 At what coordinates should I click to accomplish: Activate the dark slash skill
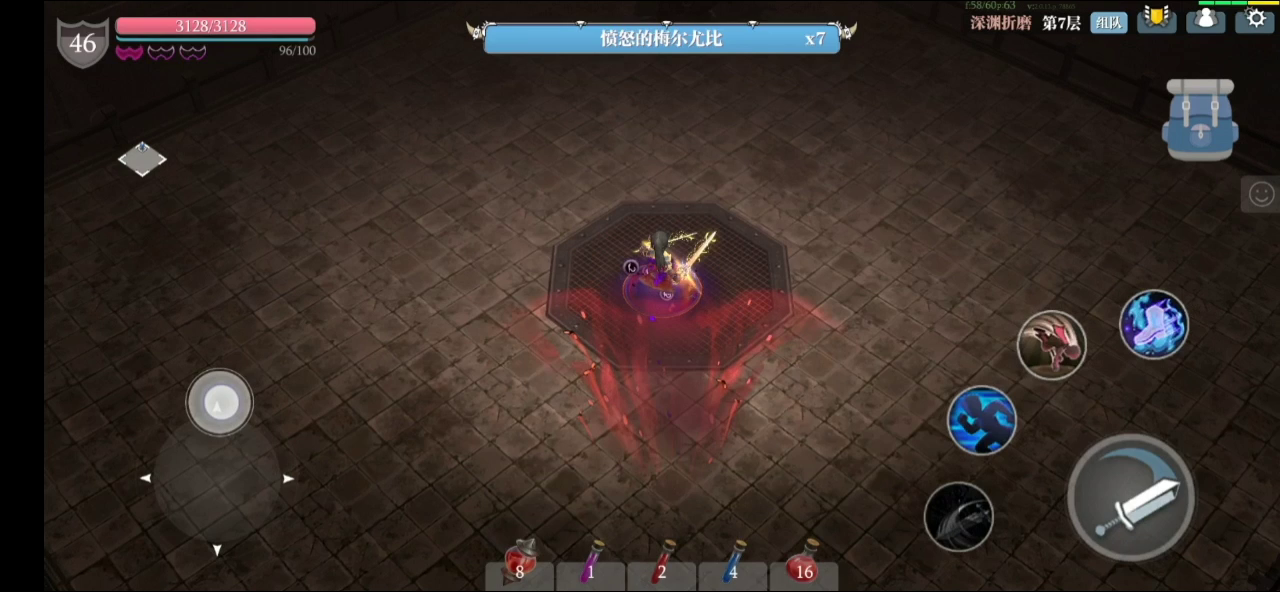click(x=958, y=516)
